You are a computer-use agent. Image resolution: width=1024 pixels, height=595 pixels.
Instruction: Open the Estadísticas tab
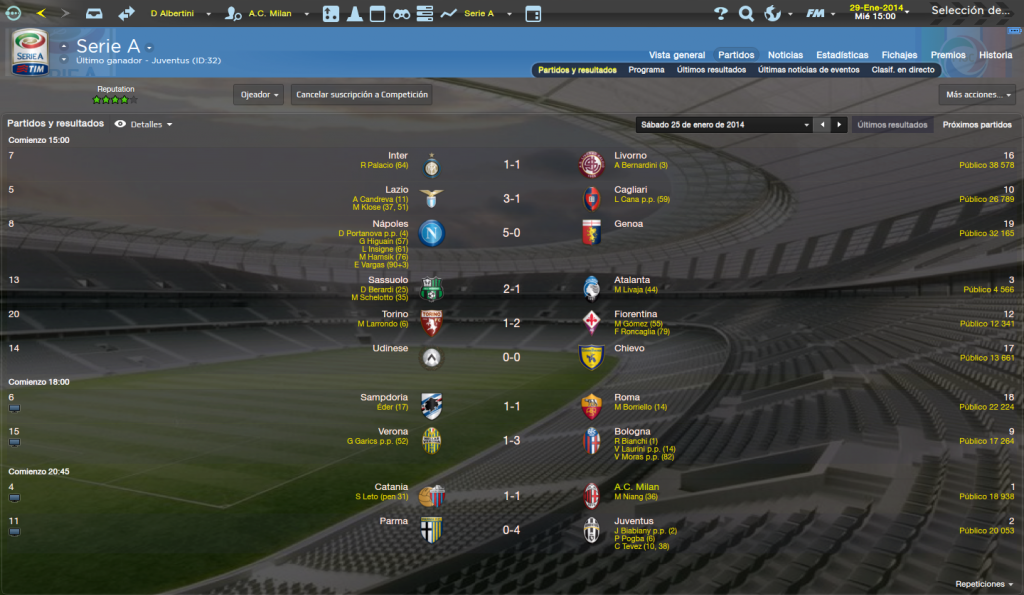(842, 55)
